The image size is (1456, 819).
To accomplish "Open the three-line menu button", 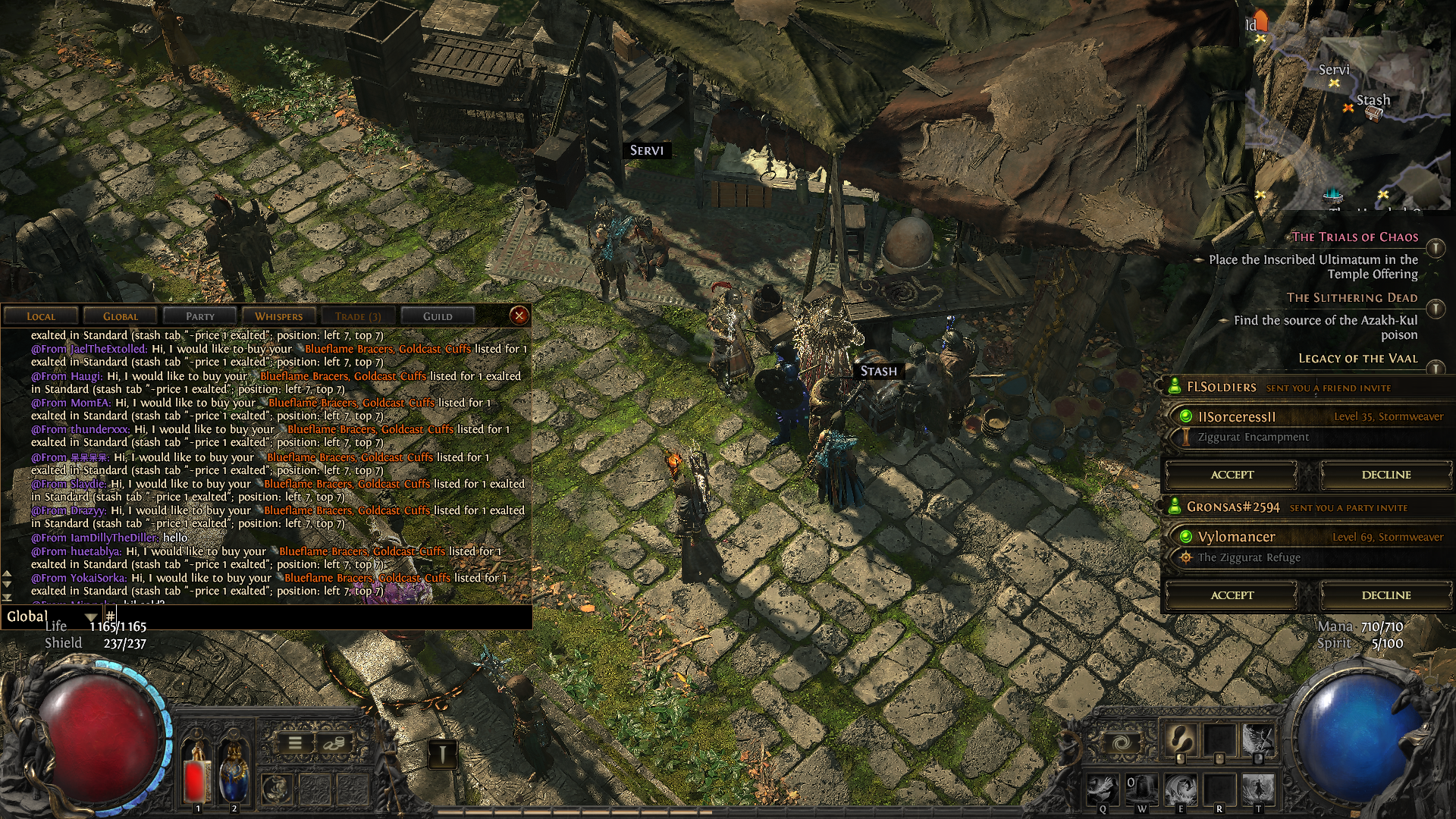I will pos(296,743).
